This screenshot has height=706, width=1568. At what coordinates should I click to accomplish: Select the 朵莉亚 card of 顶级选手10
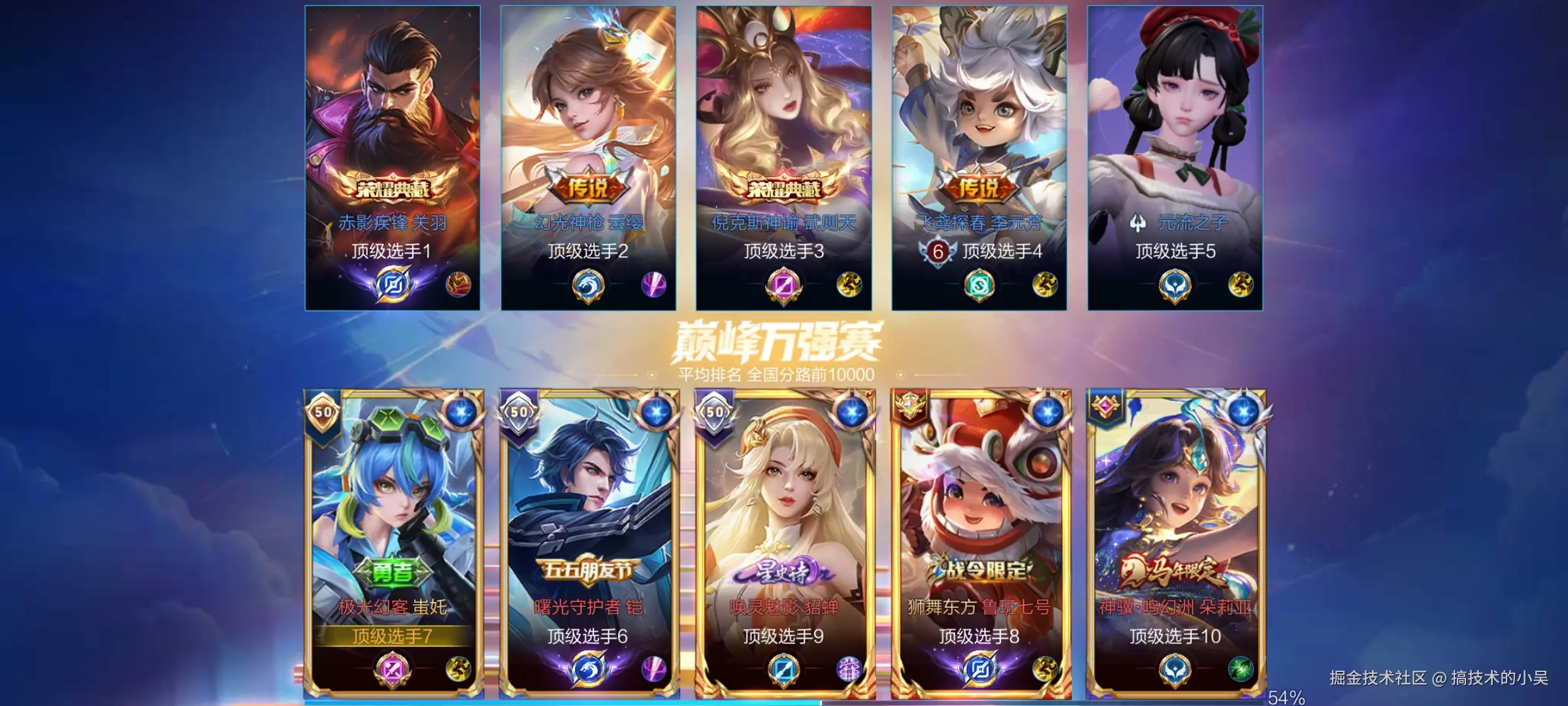point(1175,543)
